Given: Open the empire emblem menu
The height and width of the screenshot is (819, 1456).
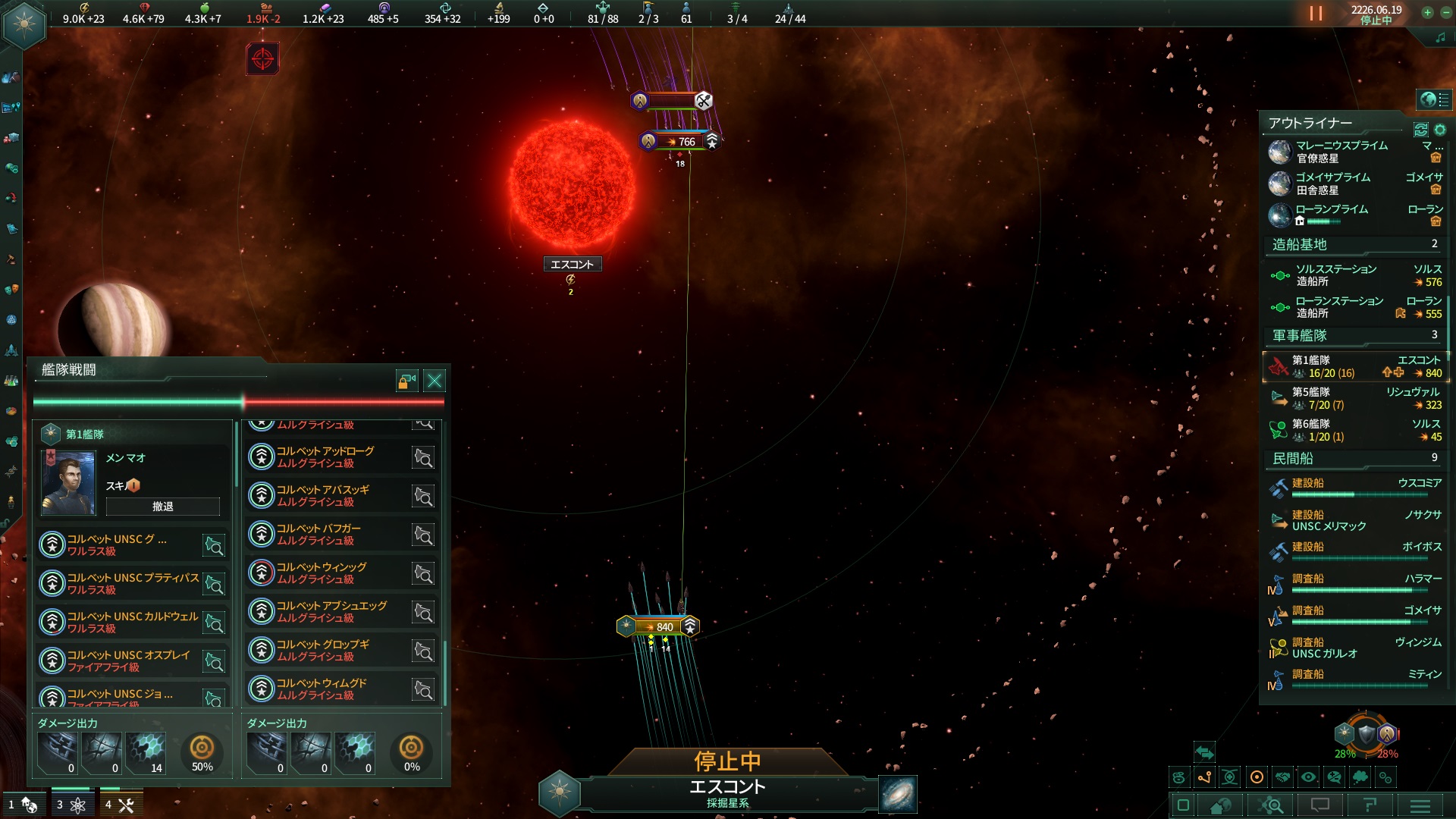Looking at the screenshot, I should point(24,24).
